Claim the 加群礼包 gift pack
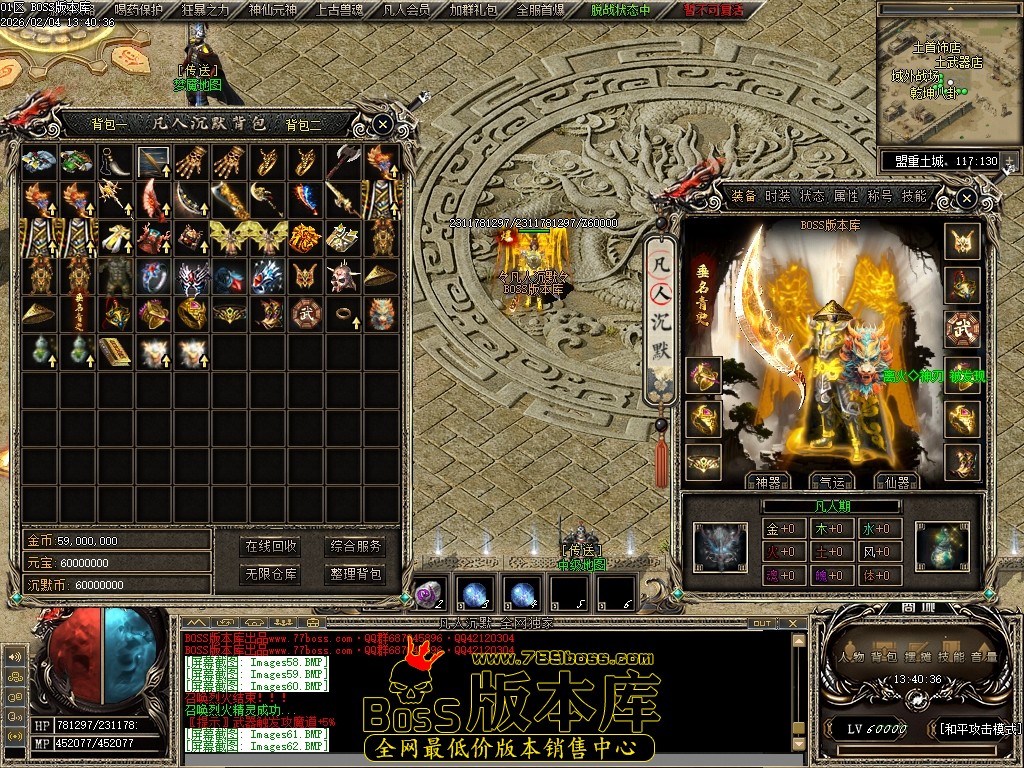Viewport: 1024px width, 768px height. 473,10
